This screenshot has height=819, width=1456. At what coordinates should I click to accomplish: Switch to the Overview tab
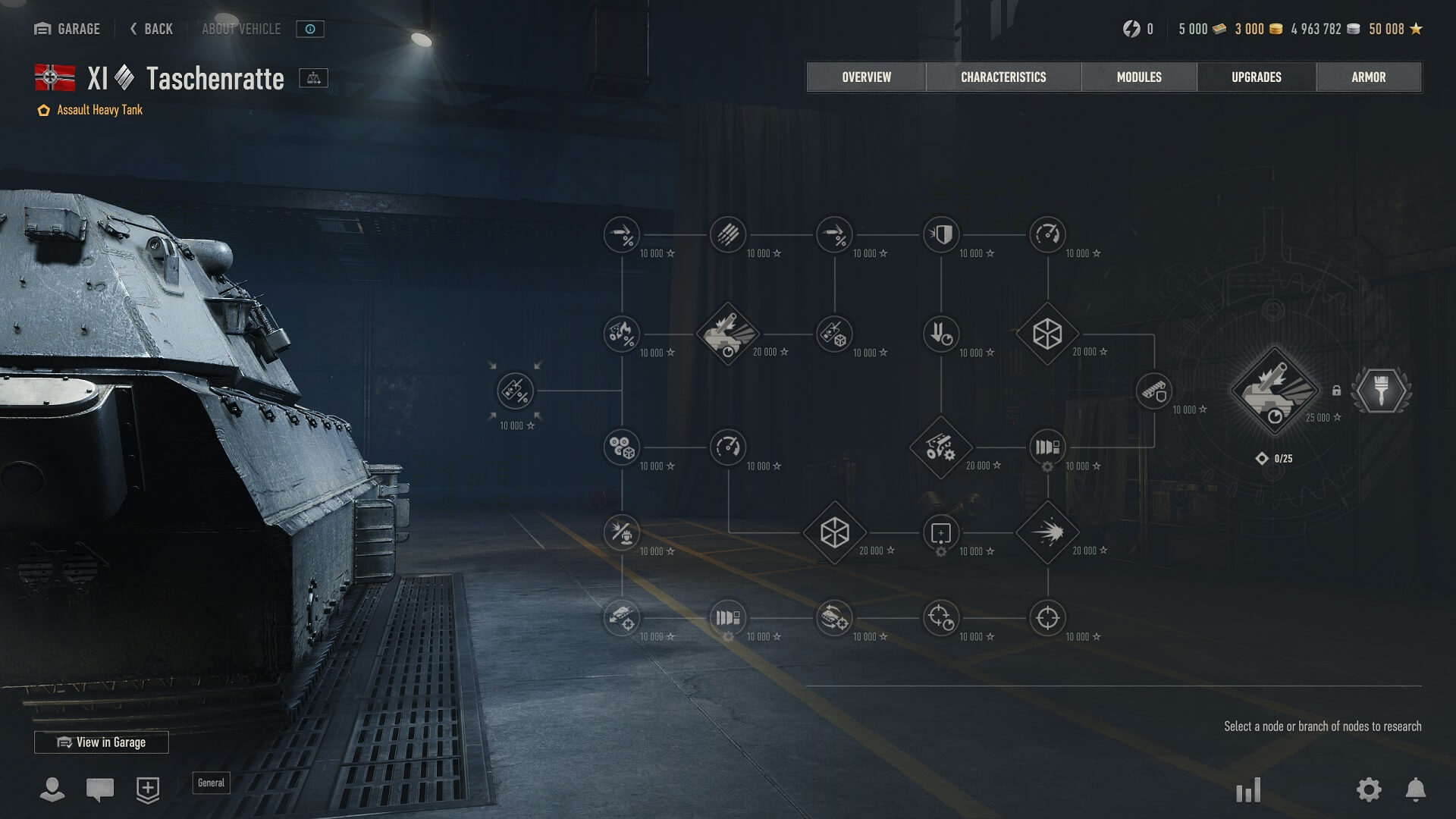(x=866, y=77)
